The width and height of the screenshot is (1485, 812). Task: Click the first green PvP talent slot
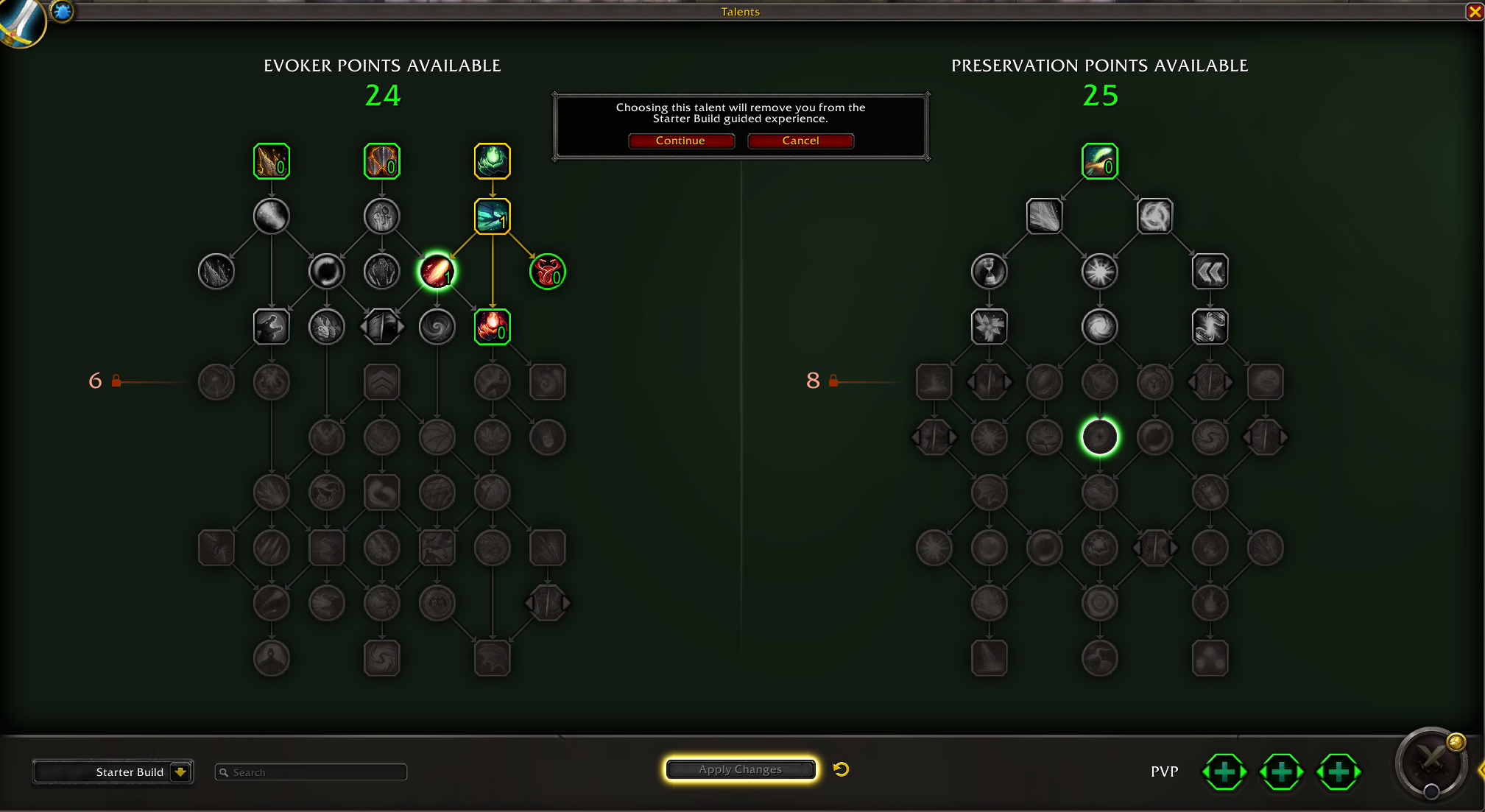point(1224,772)
